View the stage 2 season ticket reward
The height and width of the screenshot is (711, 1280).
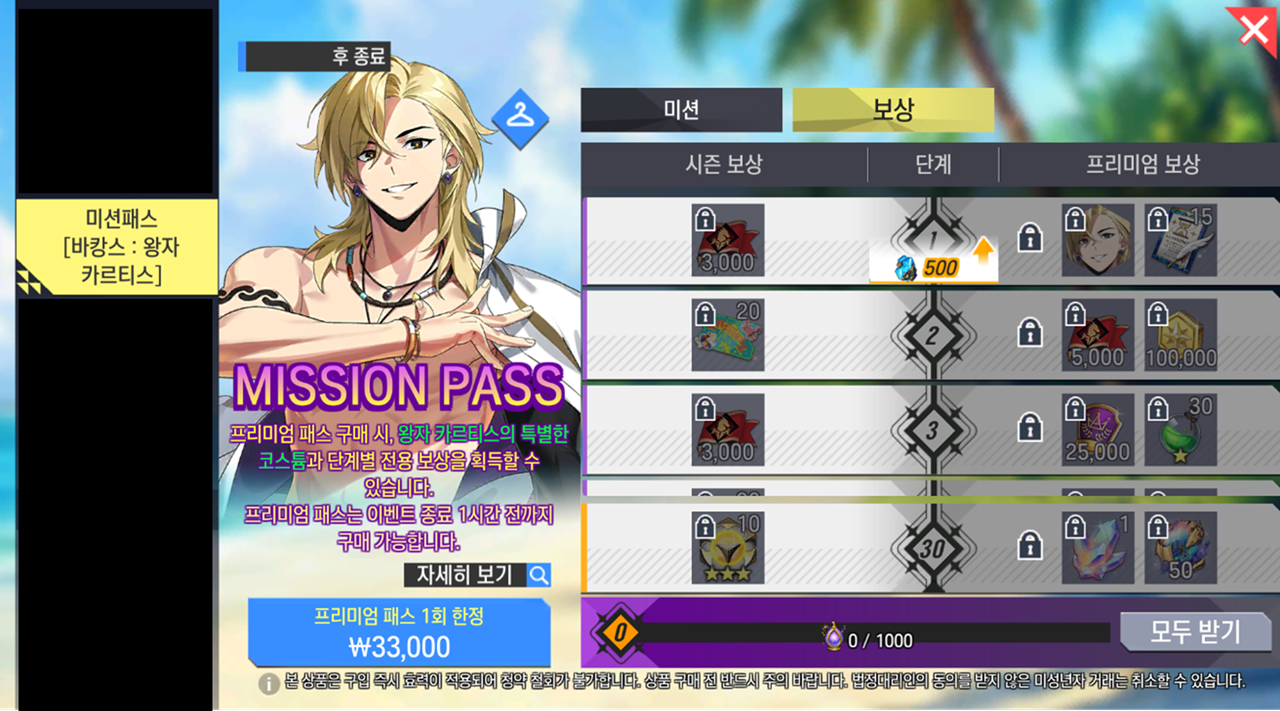tap(728, 335)
